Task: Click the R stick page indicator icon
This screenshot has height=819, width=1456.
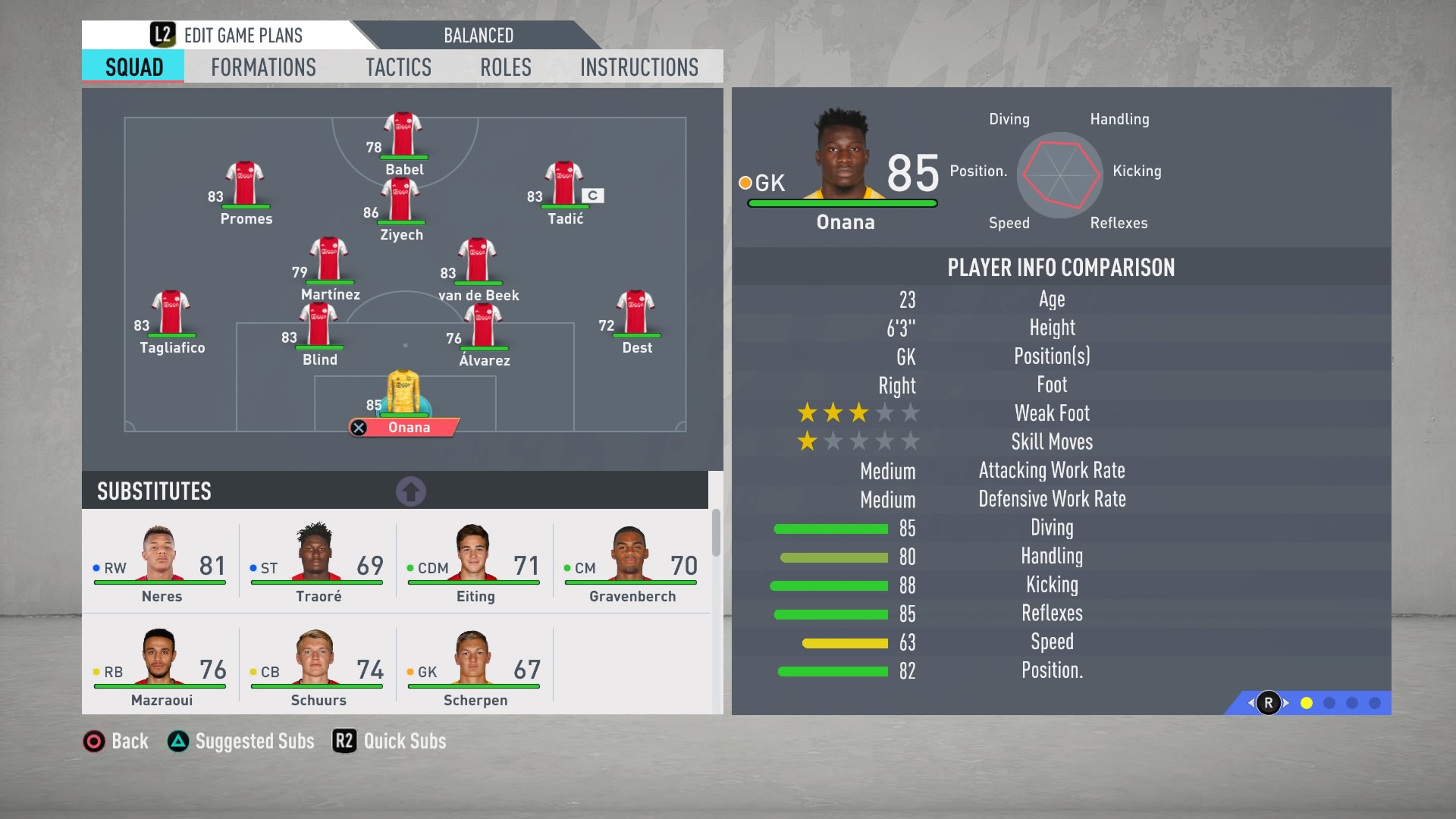Action: tap(1268, 702)
